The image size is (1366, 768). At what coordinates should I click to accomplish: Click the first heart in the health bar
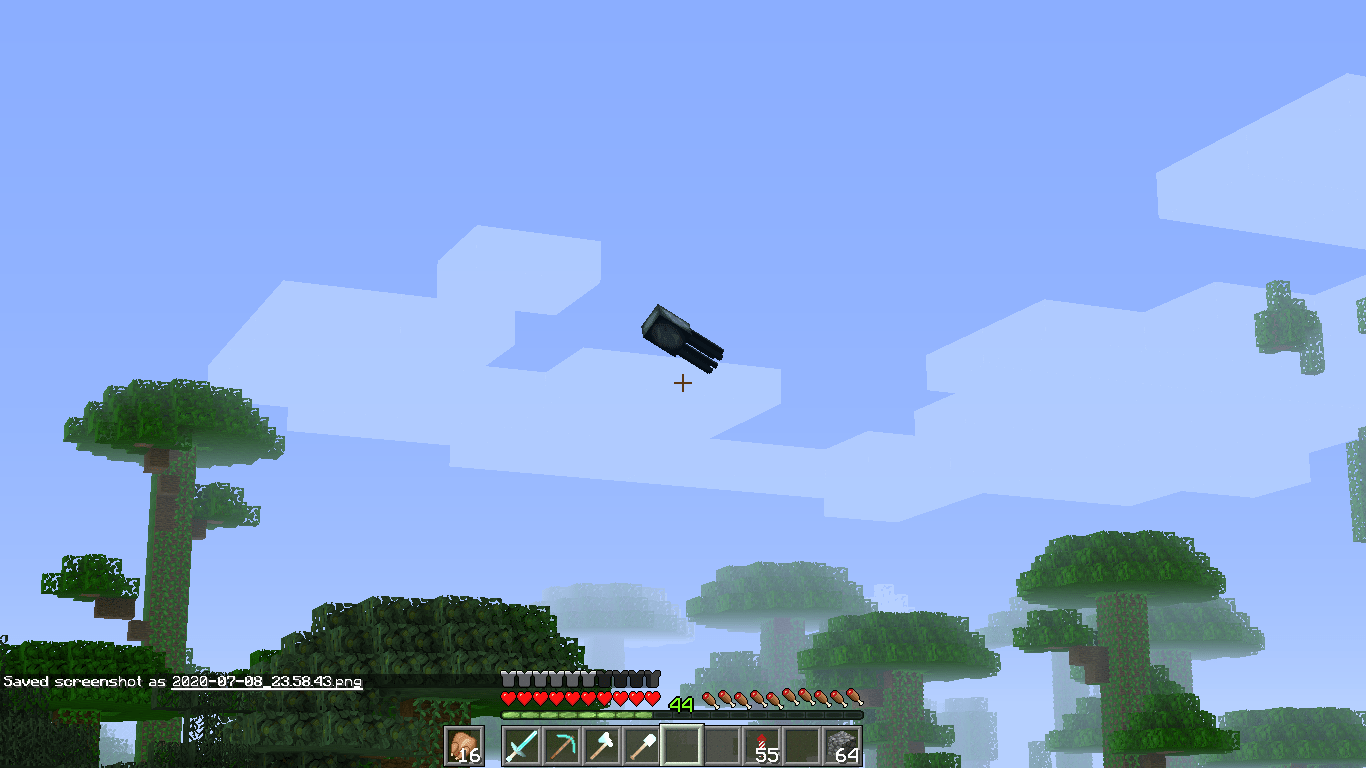[x=509, y=700]
